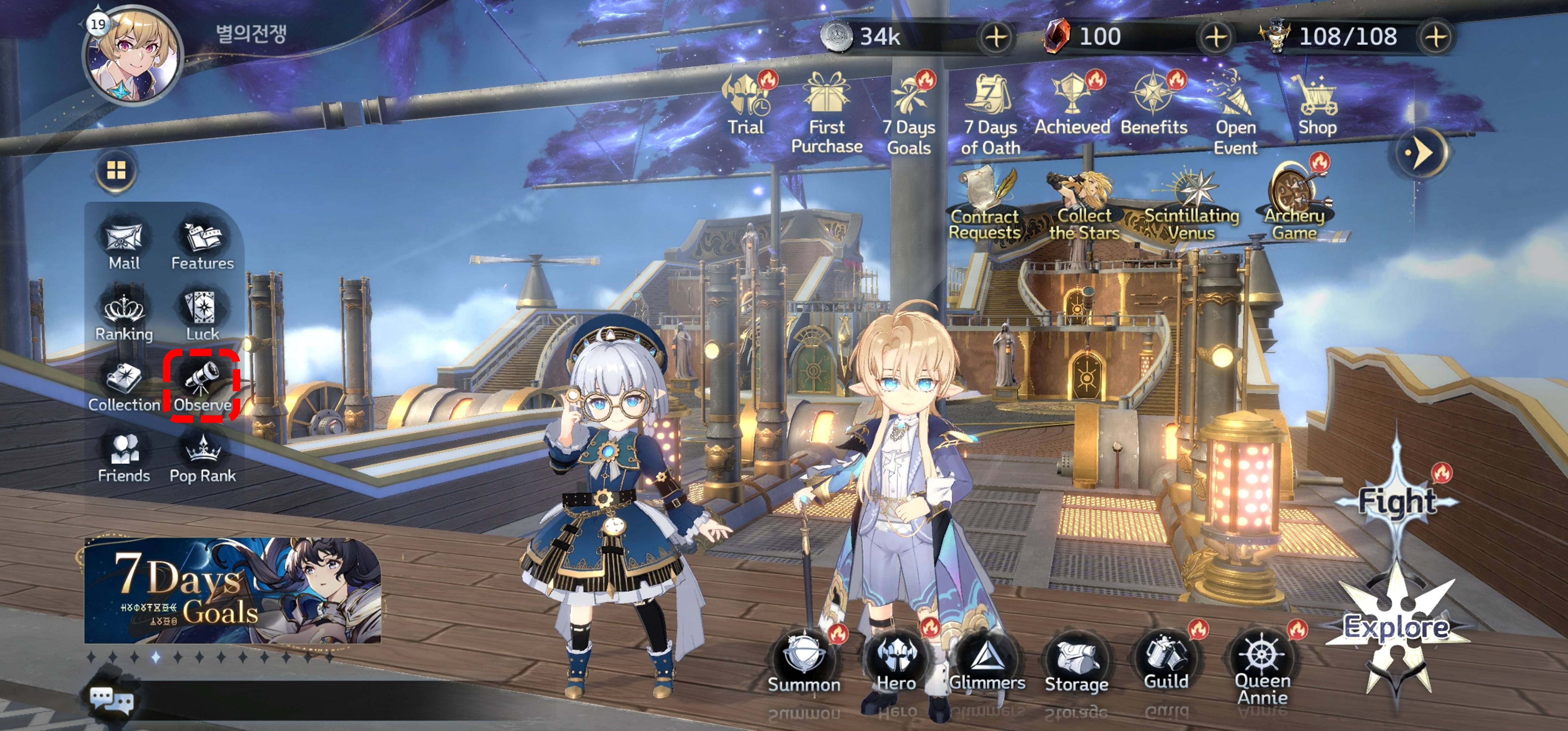Open the Pop Rank crown menu

pos(203,457)
